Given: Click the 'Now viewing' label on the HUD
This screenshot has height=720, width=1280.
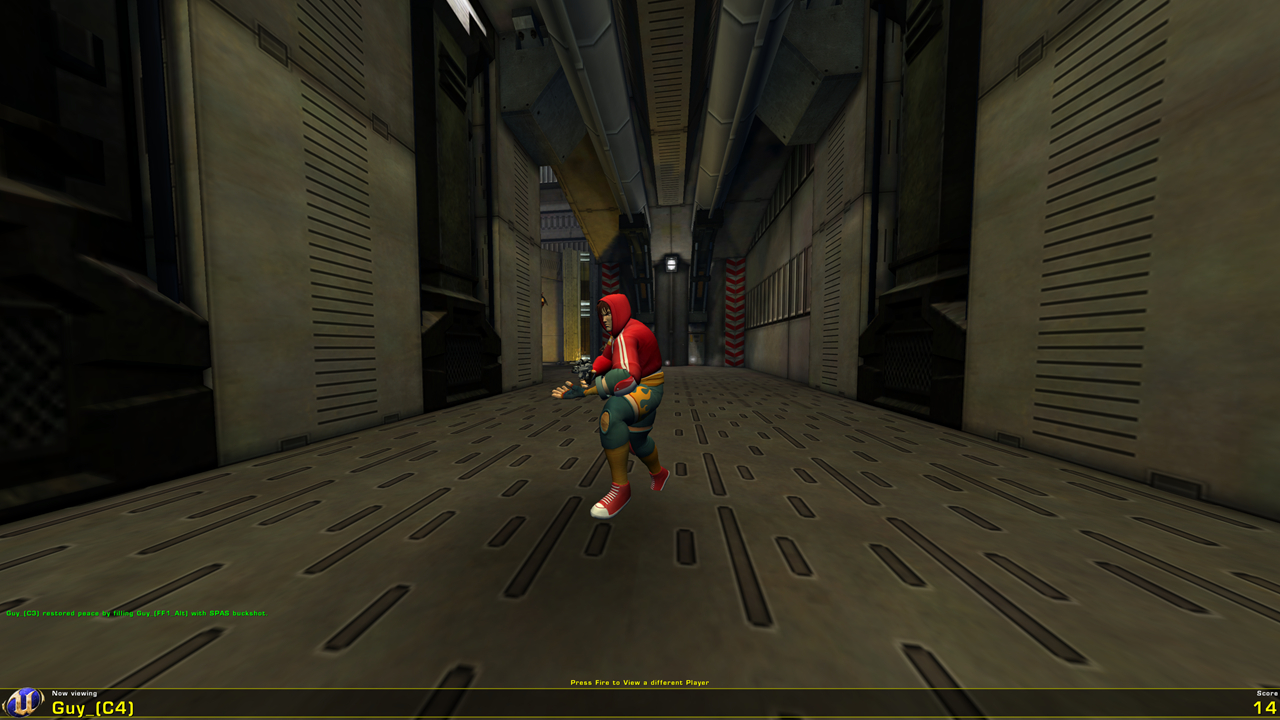Looking at the screenshot, I should coord(75,691).
